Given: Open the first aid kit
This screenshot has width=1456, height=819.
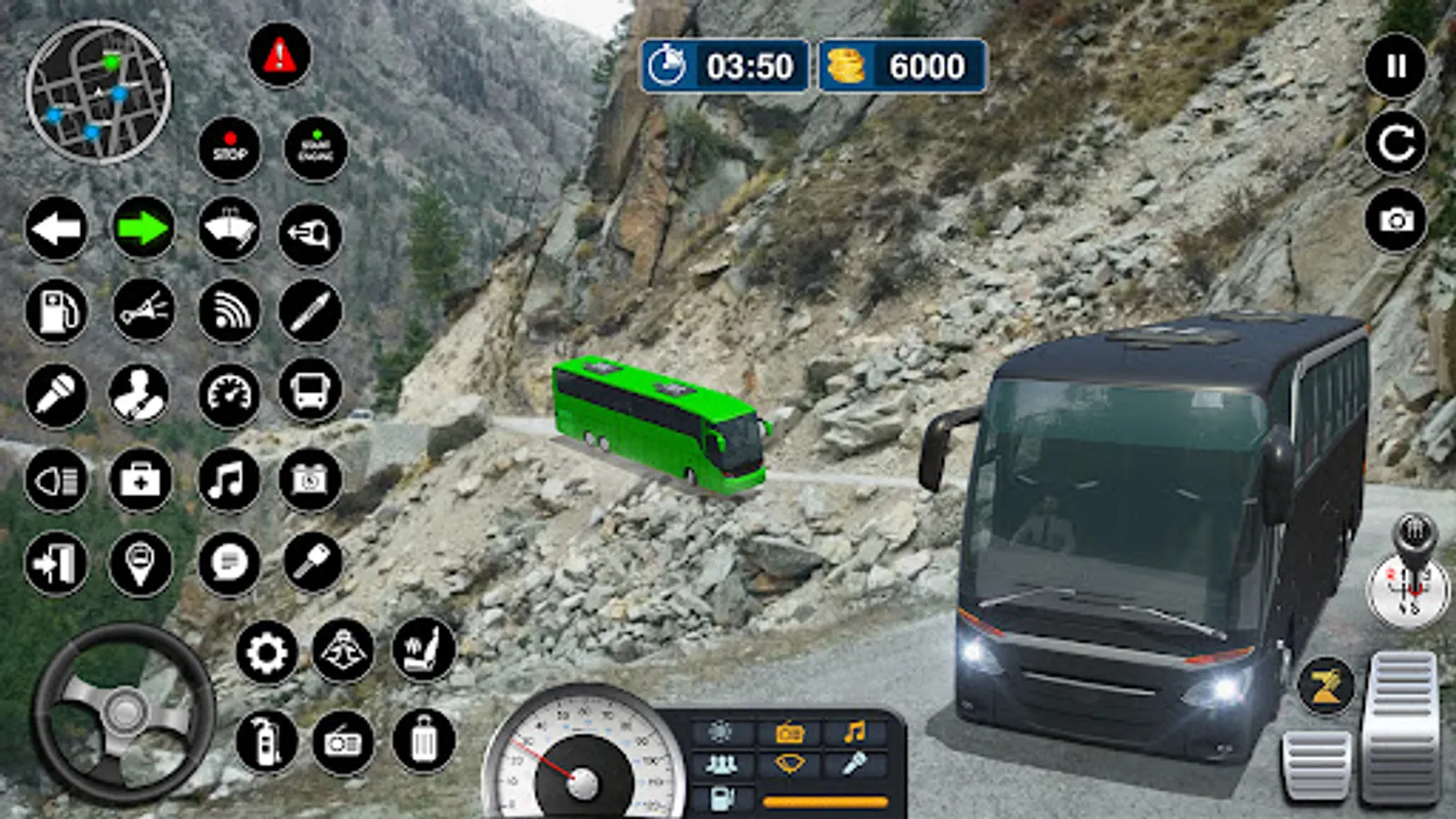Looking at the screenshot, I should click(140, 480).
